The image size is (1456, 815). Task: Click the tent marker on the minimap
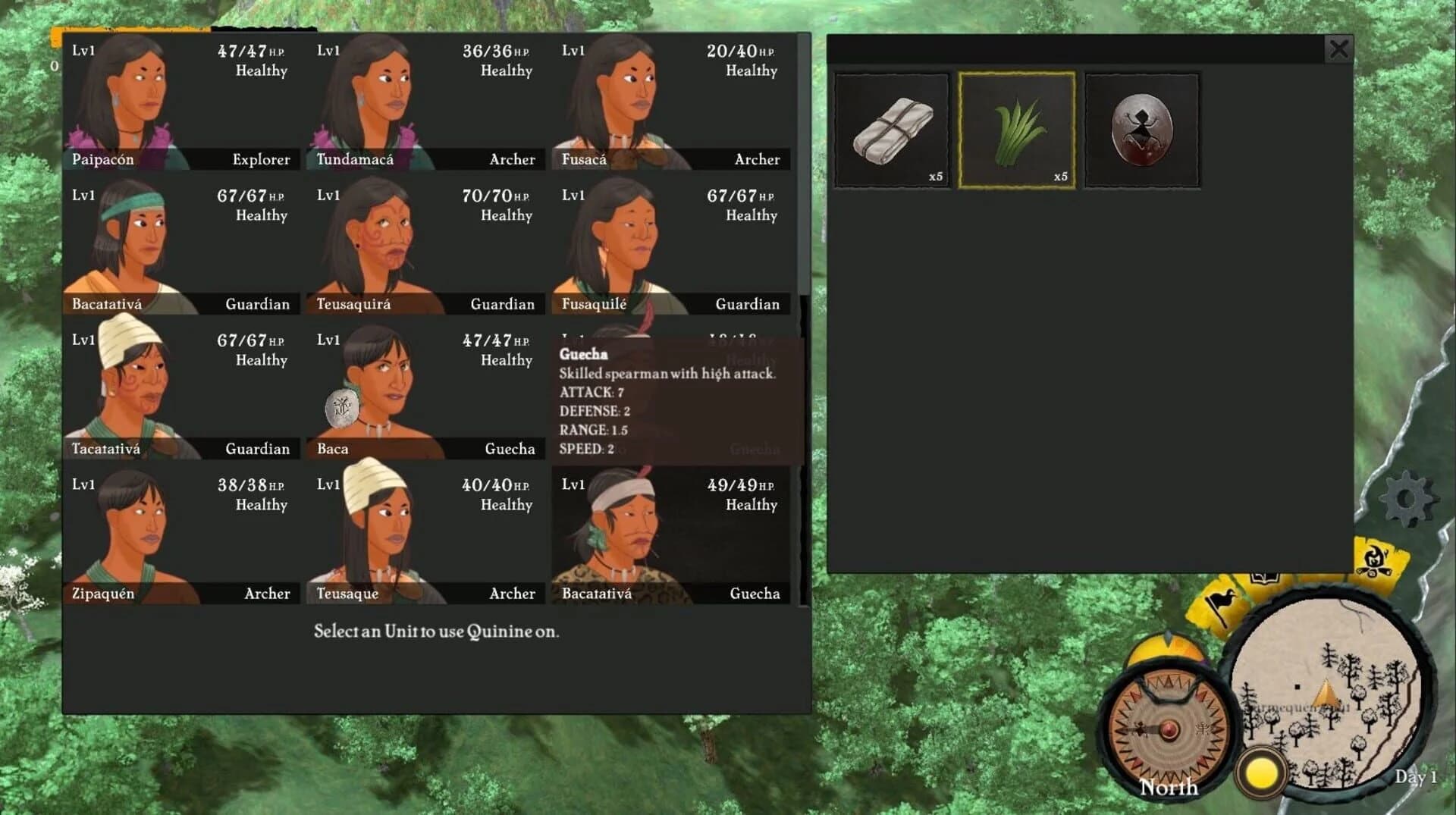tap(1326, 697)
